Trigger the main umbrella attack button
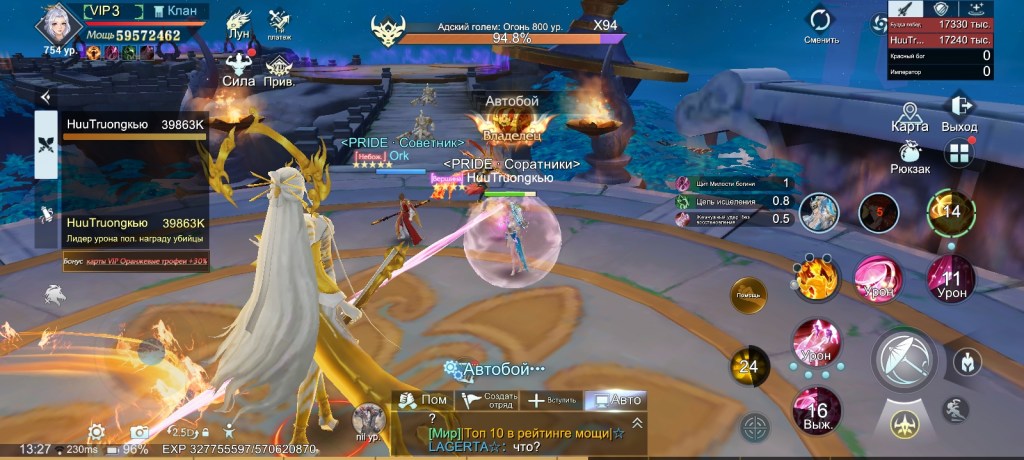Viewport: 1024px width, 460px height. tap(905, 359)
